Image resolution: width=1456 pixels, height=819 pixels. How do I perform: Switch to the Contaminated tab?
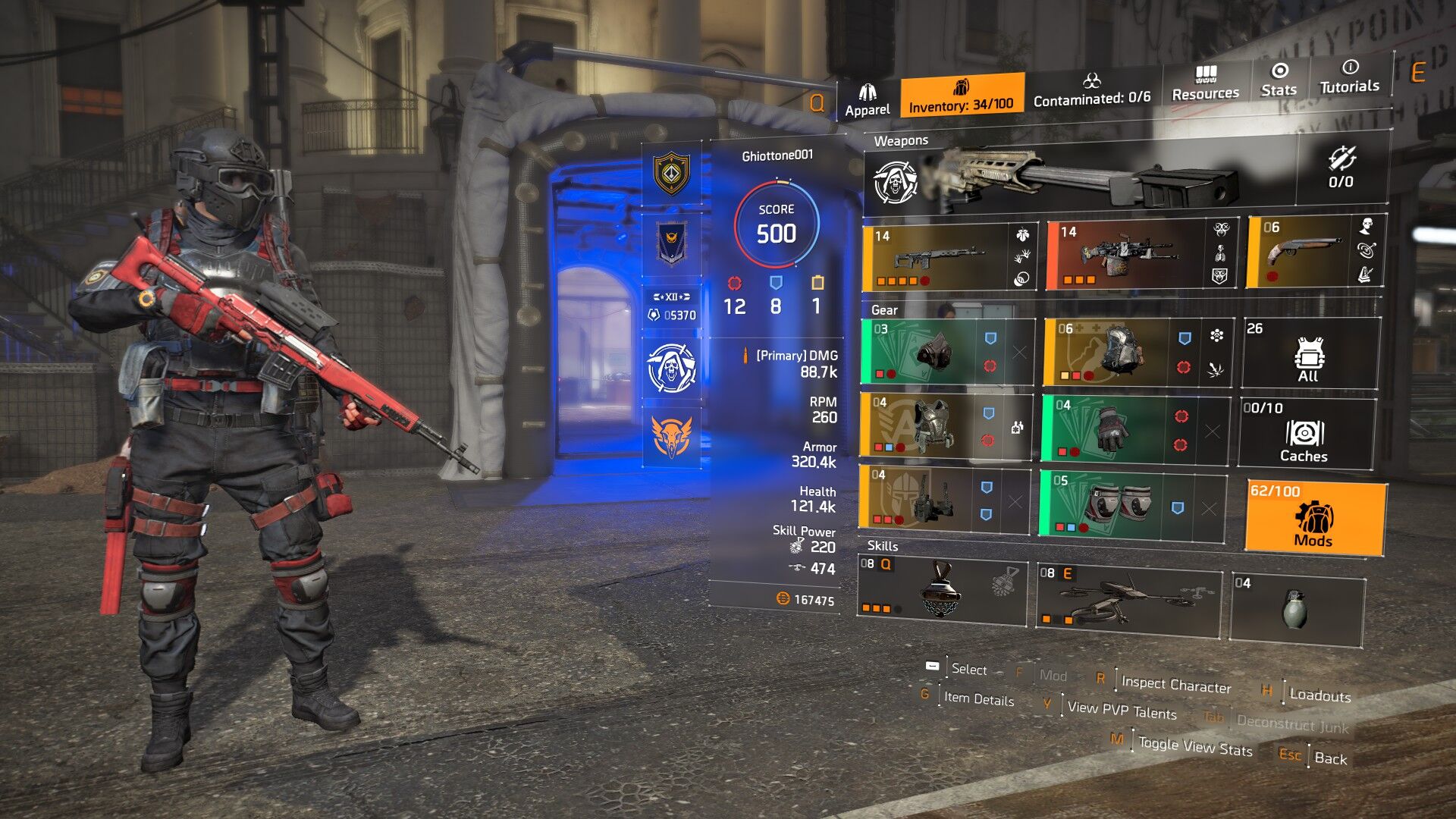pos(1091,90)
